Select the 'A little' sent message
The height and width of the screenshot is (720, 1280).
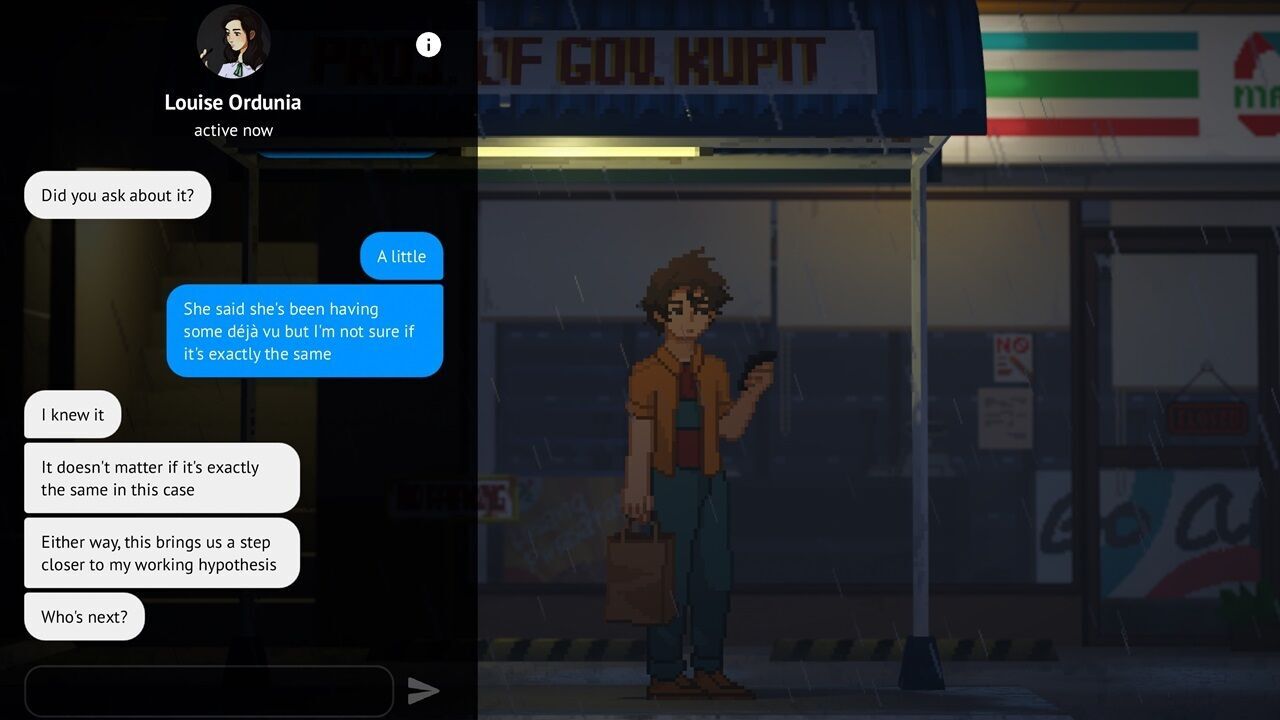tap(401, 256)
